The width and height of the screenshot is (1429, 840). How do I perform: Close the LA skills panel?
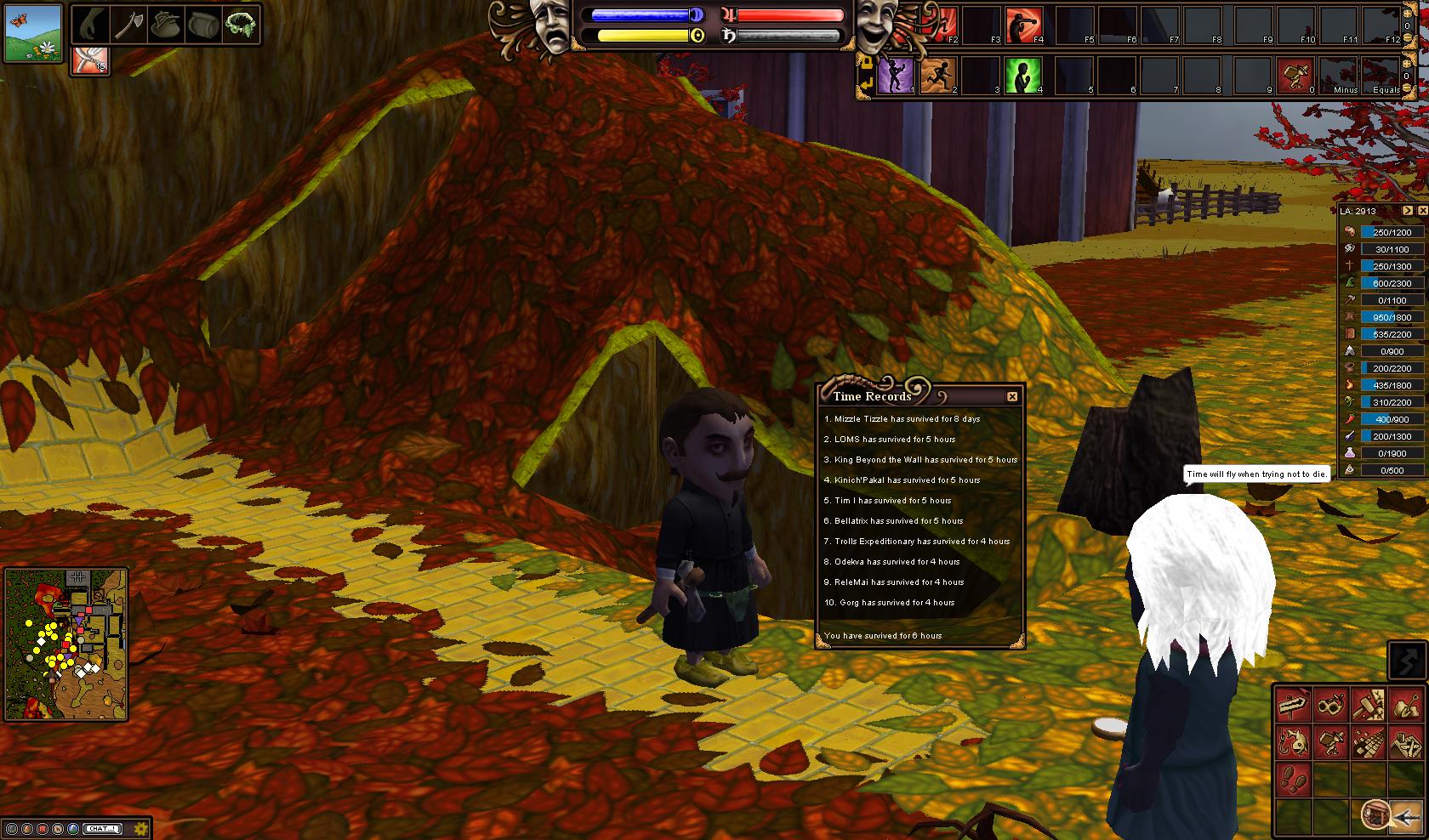point(1422,210)
